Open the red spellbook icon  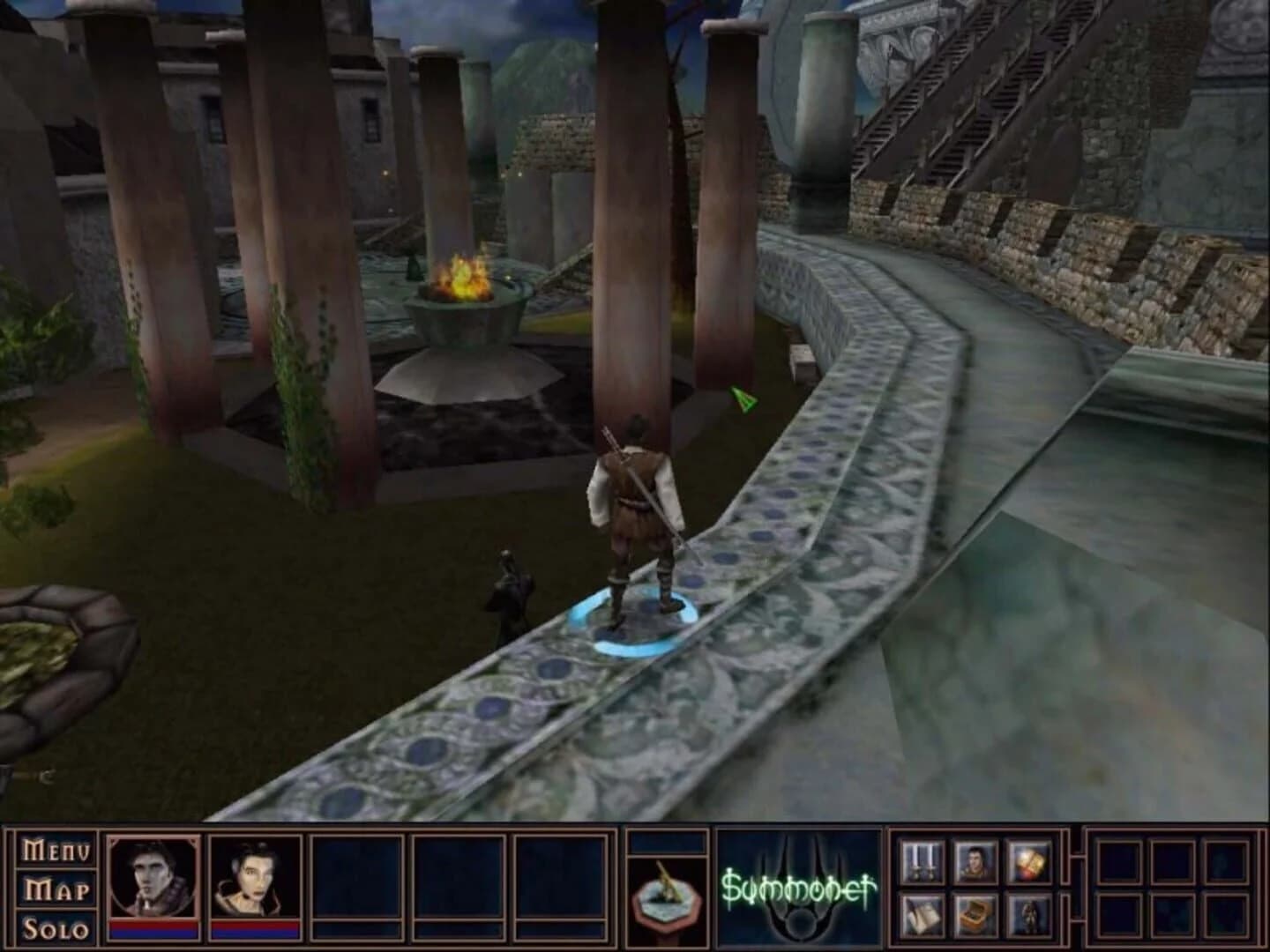pyautogui.click(x=1029, y=861)
